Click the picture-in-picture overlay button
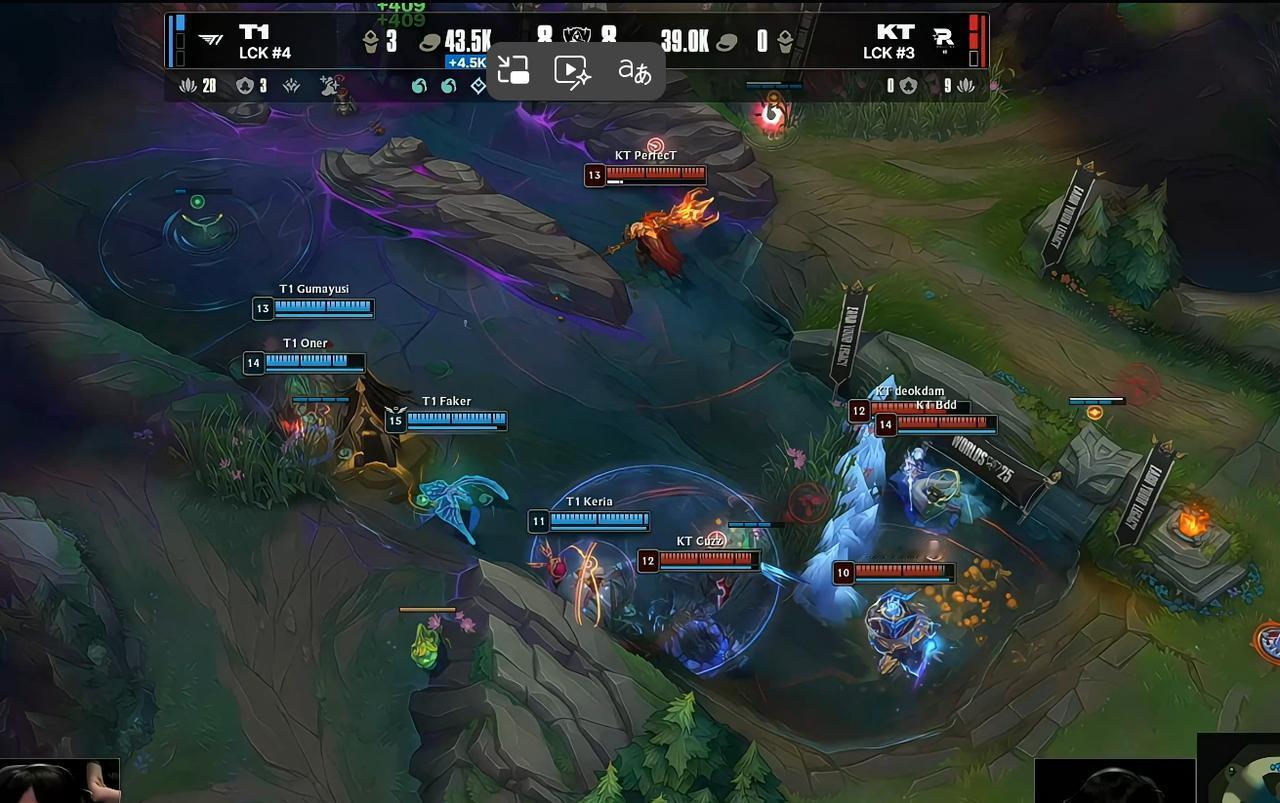Viewport: 1280px width, 803px height. pos(513,70)
